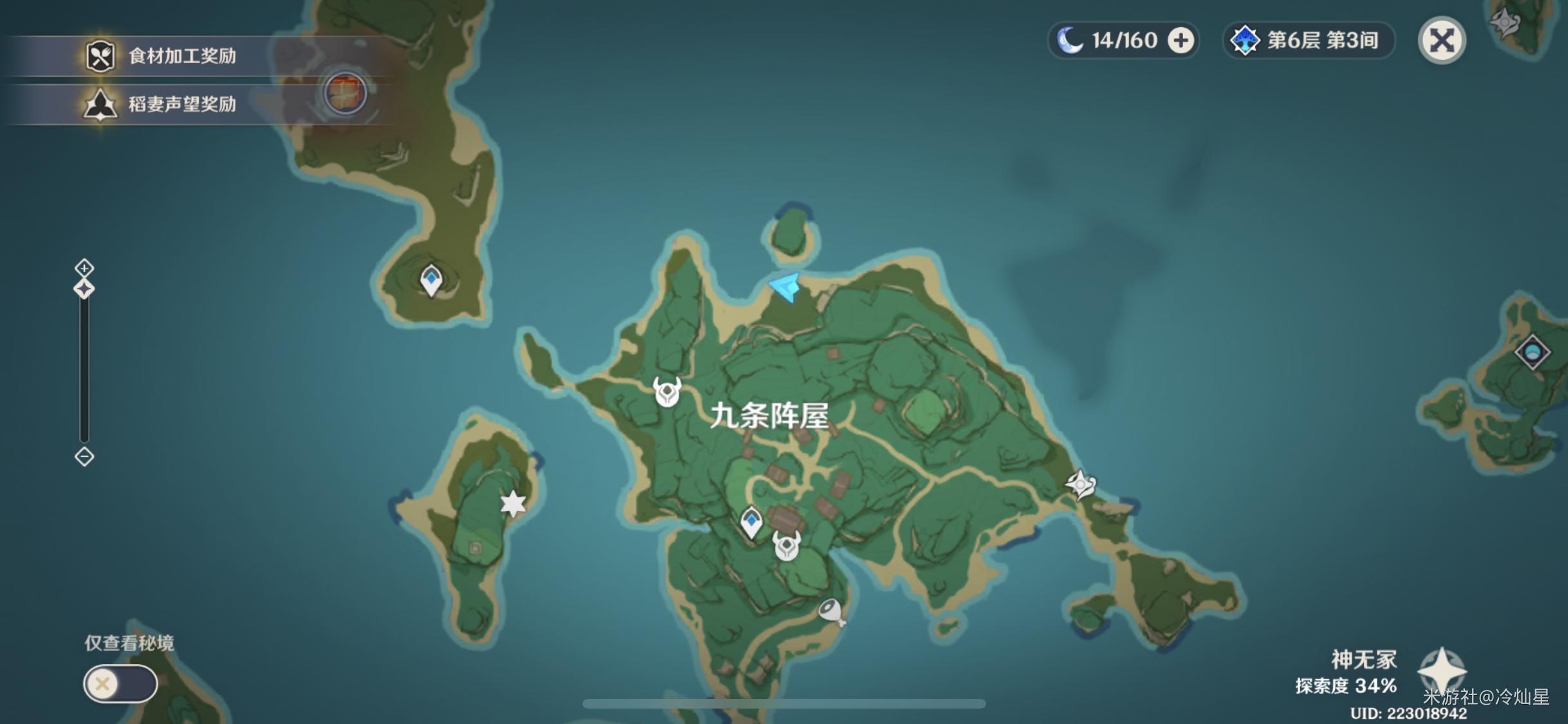Click the zoom-in plus above the map slider

(x=84, y=266)
